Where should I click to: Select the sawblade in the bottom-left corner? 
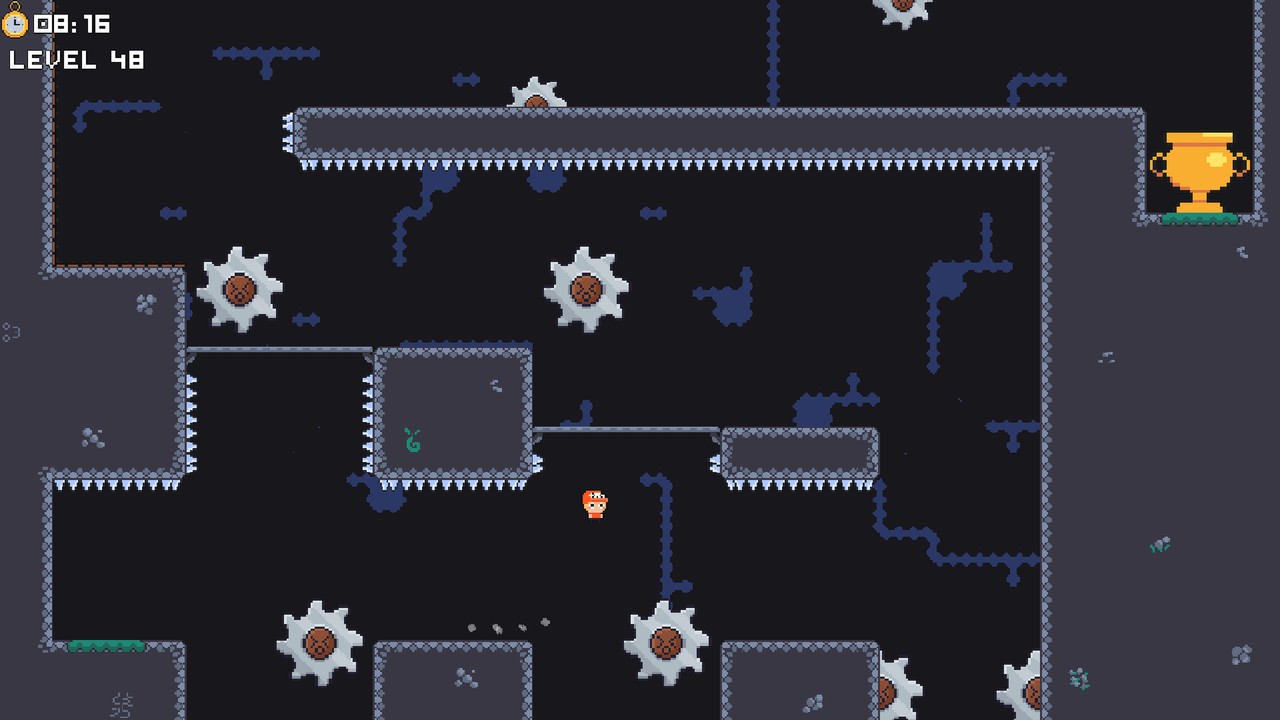(318, 645)
